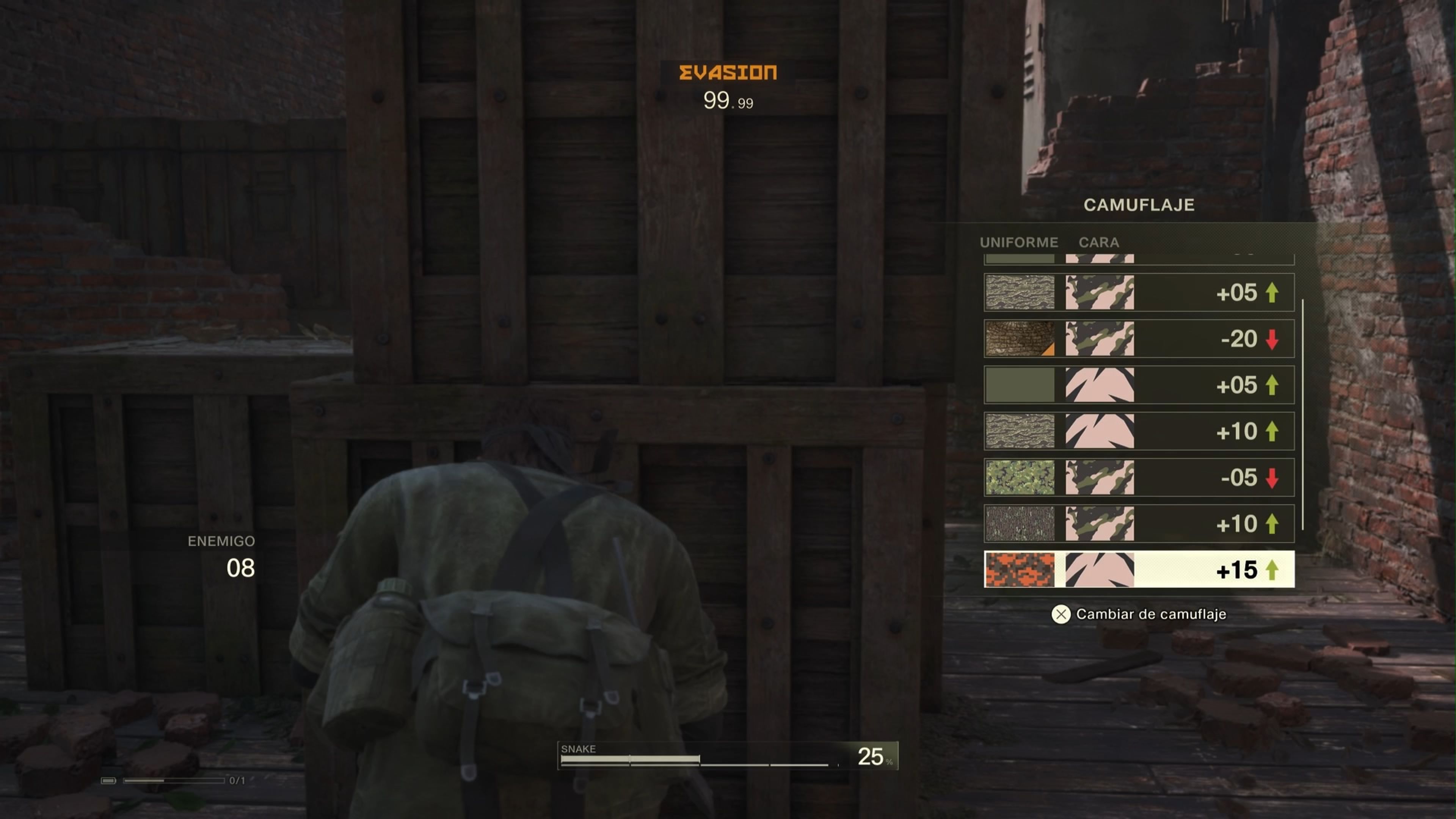This screenshot has height=819, width=1456.
Task: Select the plain olive green uniform swatch
Action: [x=1020, y=385]
